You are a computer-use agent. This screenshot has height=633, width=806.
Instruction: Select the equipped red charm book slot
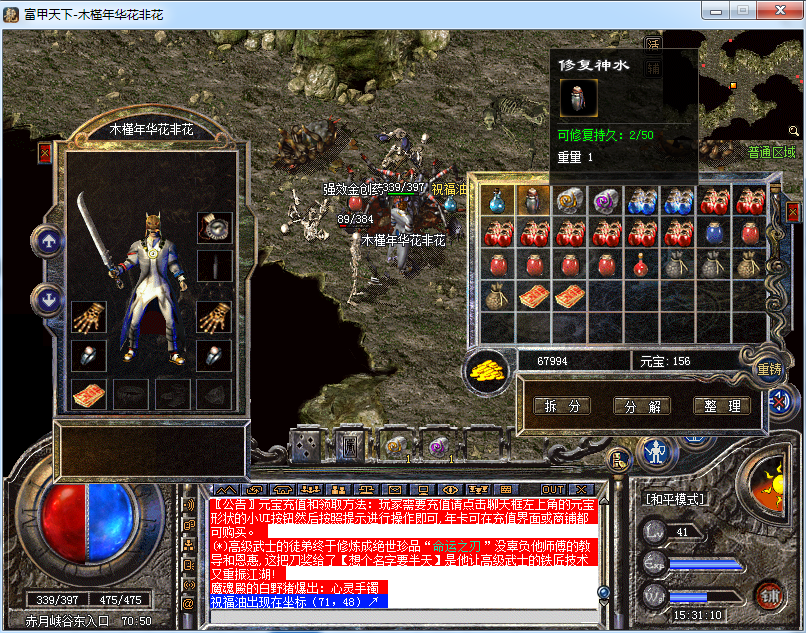(89, 394)
